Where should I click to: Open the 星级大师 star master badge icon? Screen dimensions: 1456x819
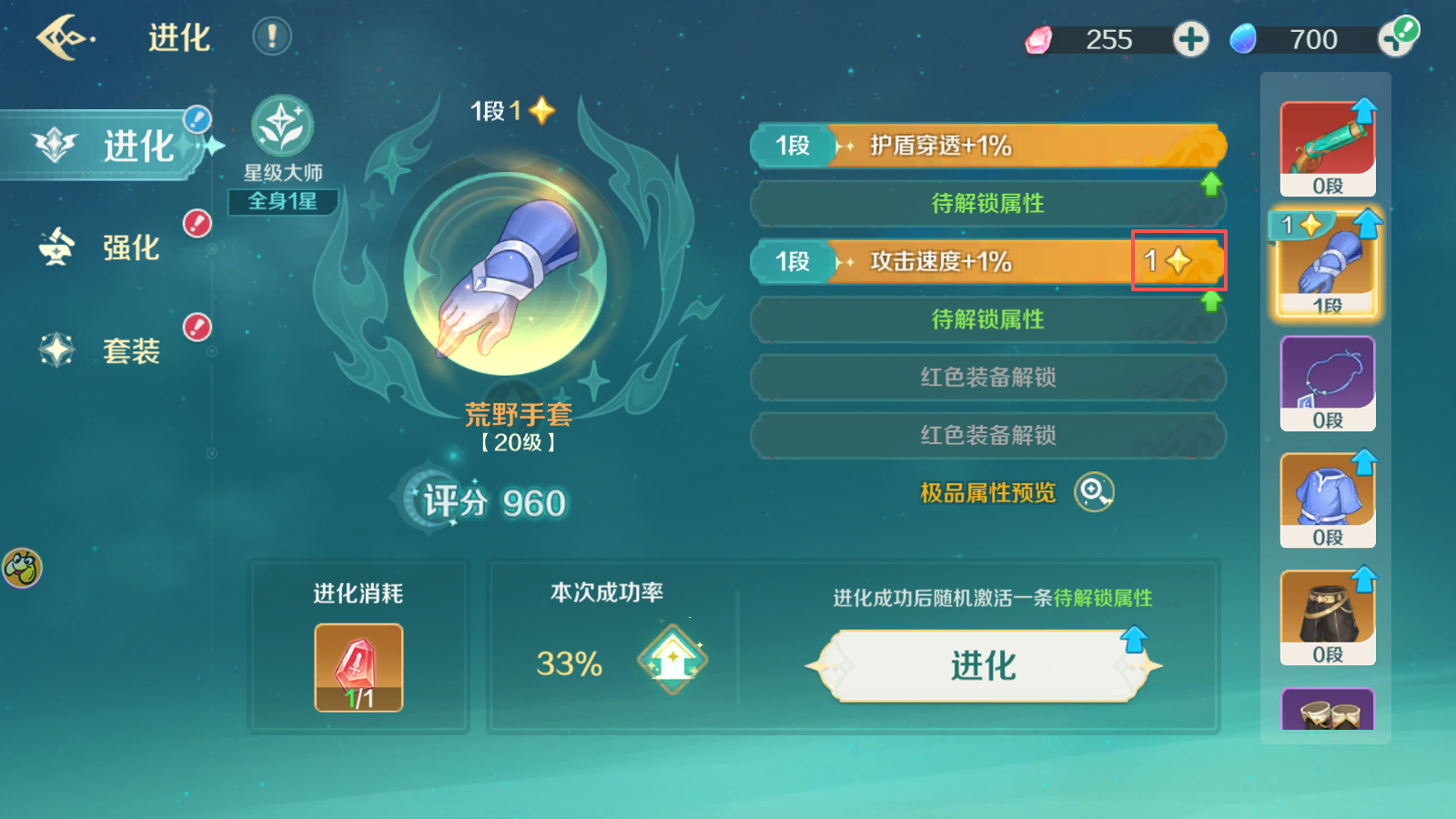(282, 127)
